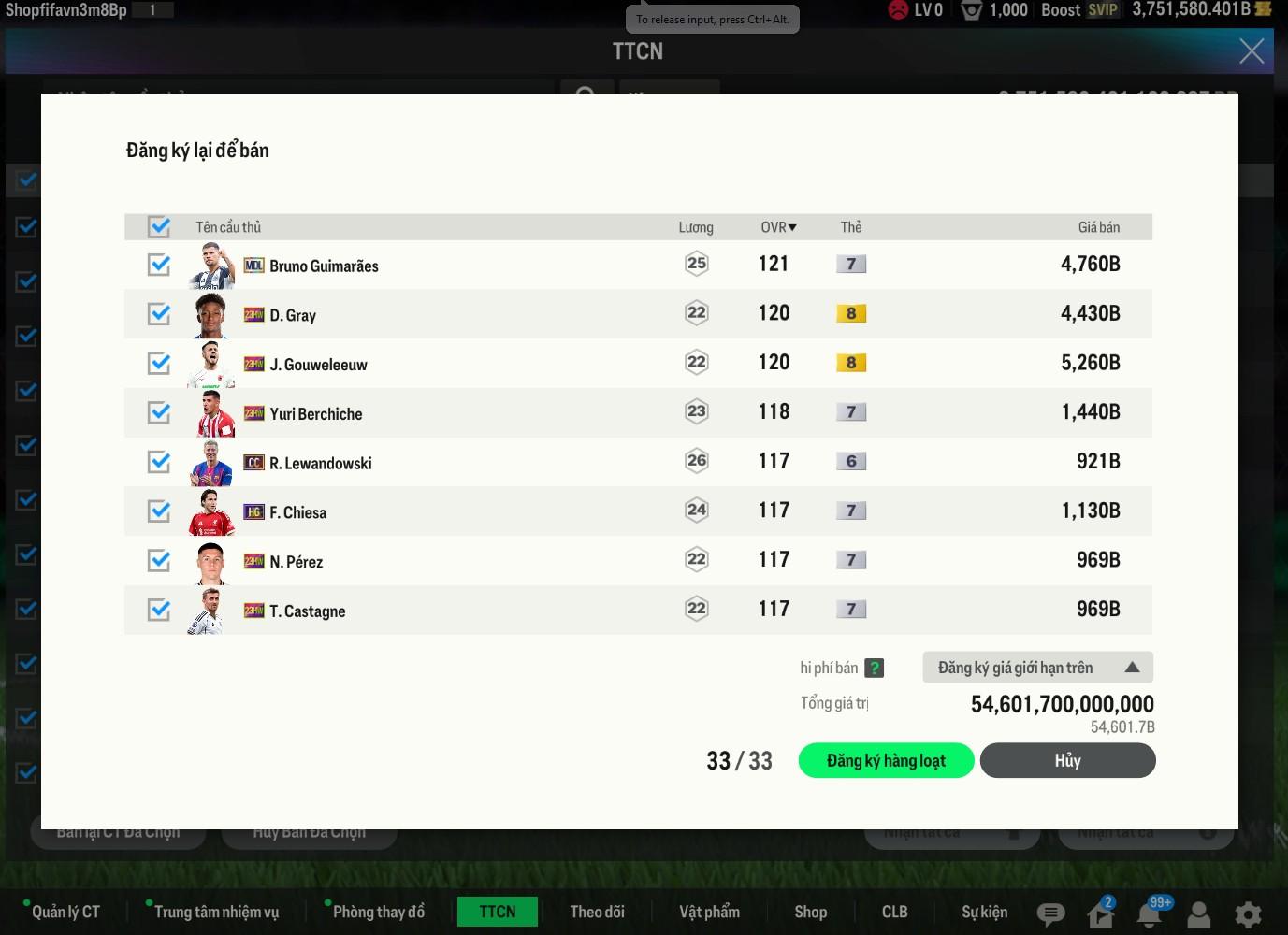Open the Shop tab in the bottom bar
The height and width of the screenshot is (935, 1288).
coord(810,912)
